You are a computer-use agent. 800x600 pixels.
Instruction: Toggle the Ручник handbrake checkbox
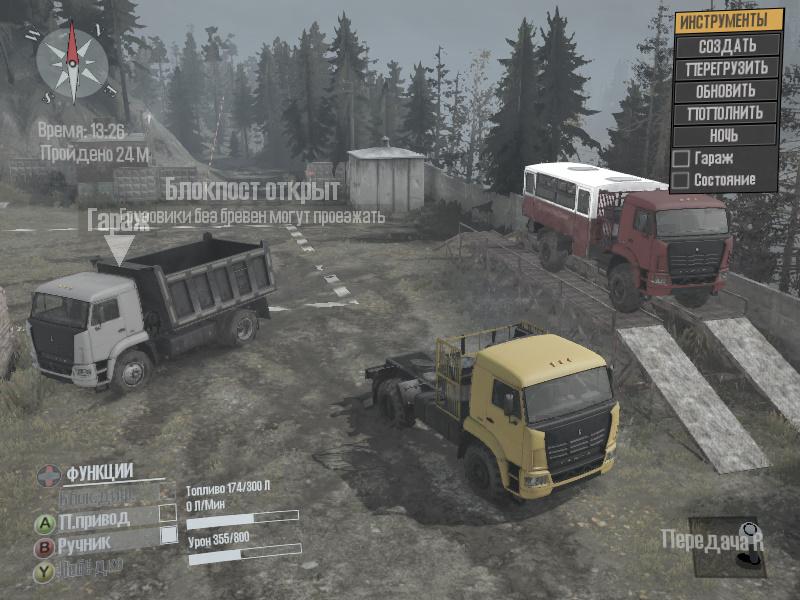(168, 535)
